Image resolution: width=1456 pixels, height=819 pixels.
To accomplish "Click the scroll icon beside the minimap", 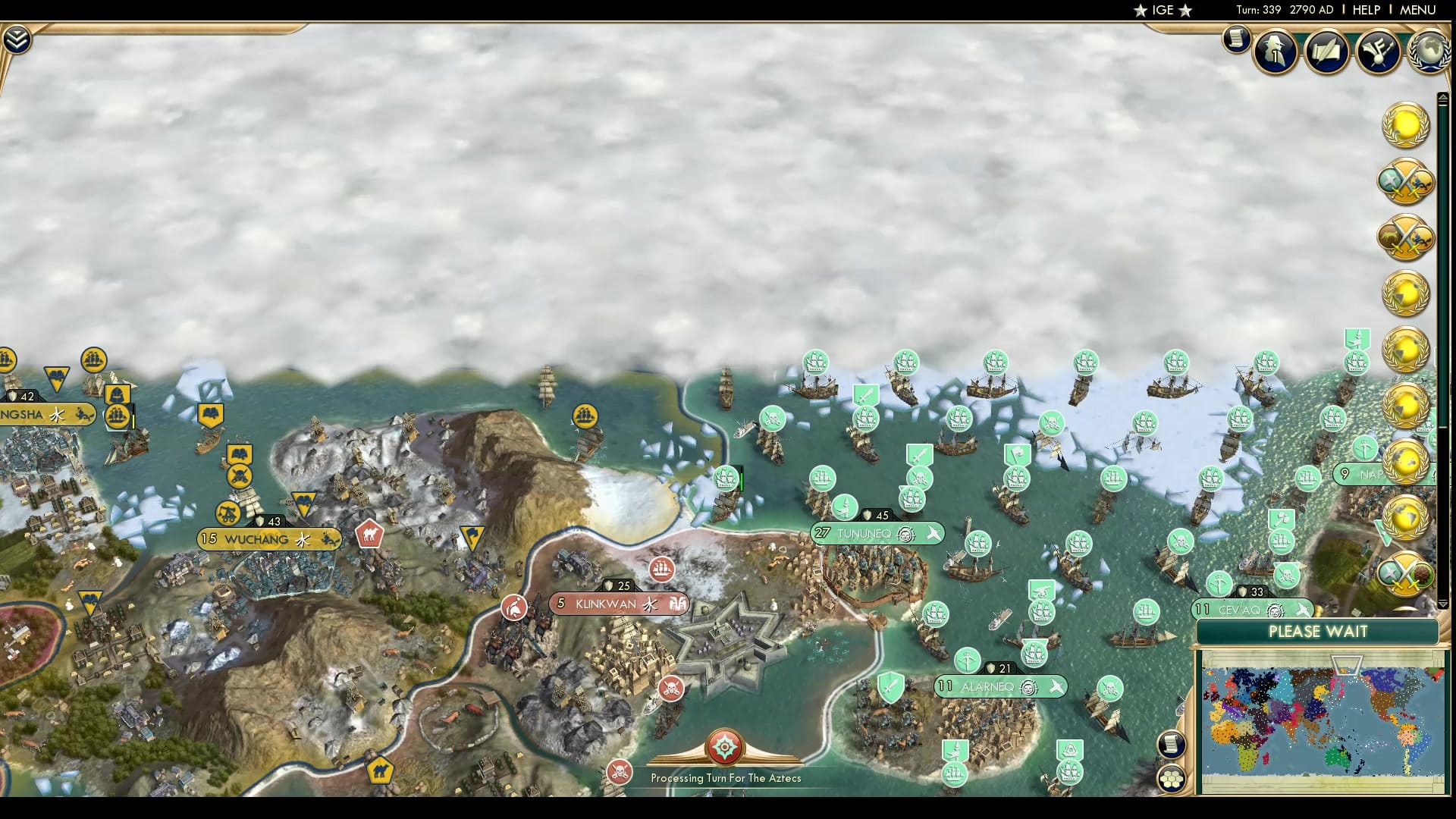I will pos(1172,745).
